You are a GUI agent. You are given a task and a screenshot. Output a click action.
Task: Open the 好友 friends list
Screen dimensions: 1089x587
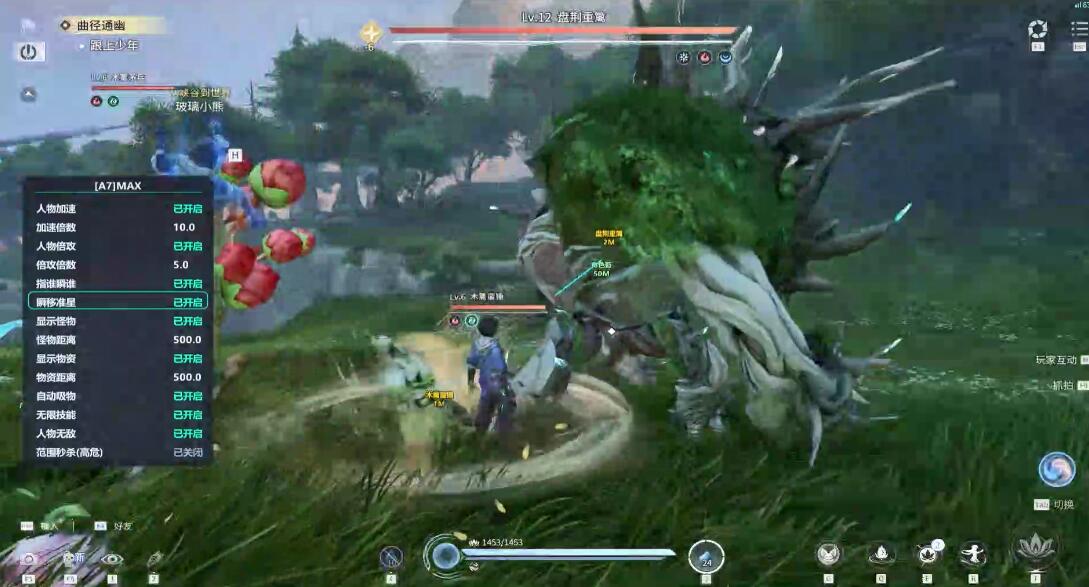123,525
